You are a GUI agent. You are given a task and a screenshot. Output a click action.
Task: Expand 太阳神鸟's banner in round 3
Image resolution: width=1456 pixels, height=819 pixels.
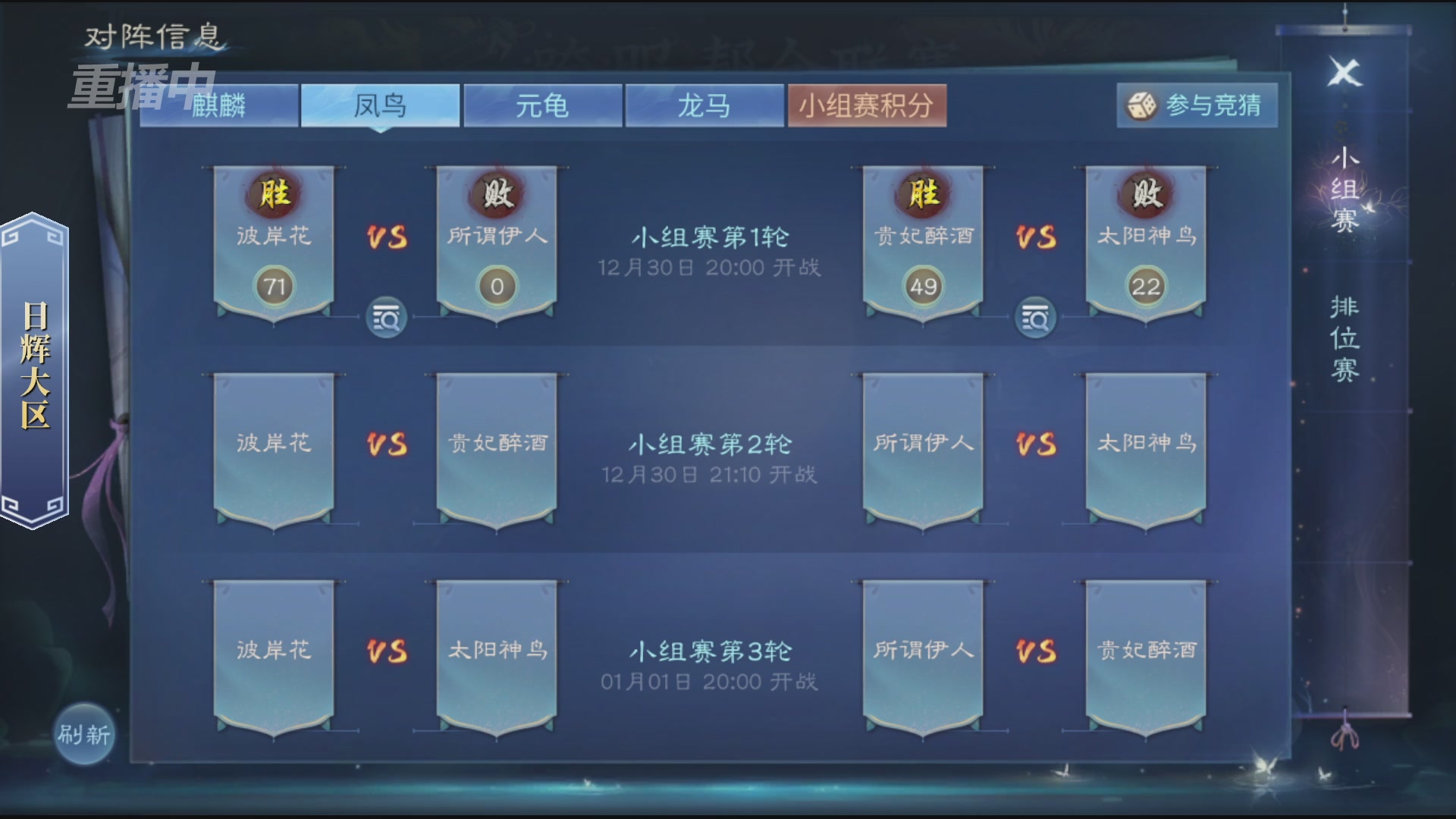click(x=497, y=652)
